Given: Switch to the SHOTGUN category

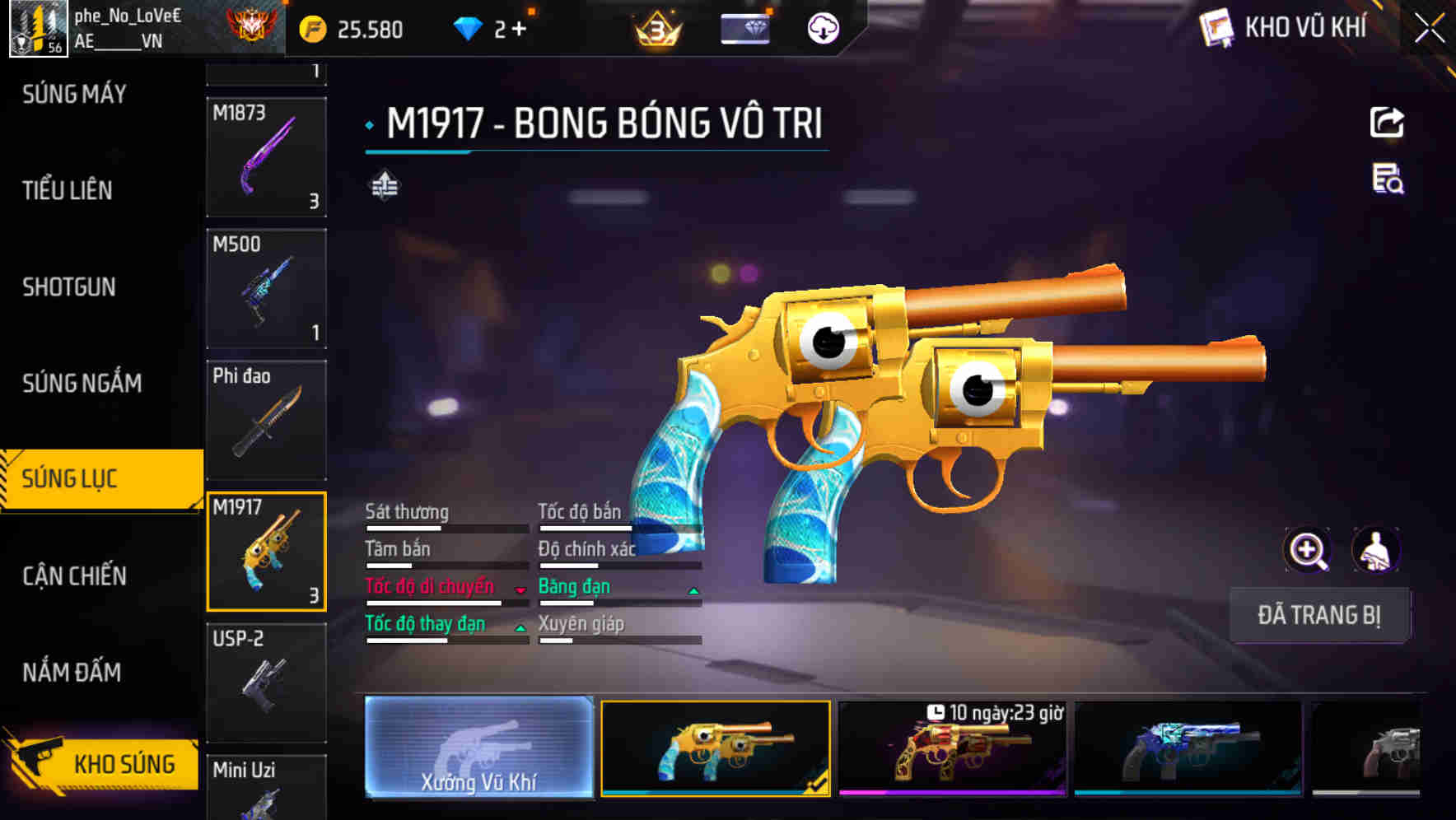Looking at the screenshot, I should (x=69, y=287).
